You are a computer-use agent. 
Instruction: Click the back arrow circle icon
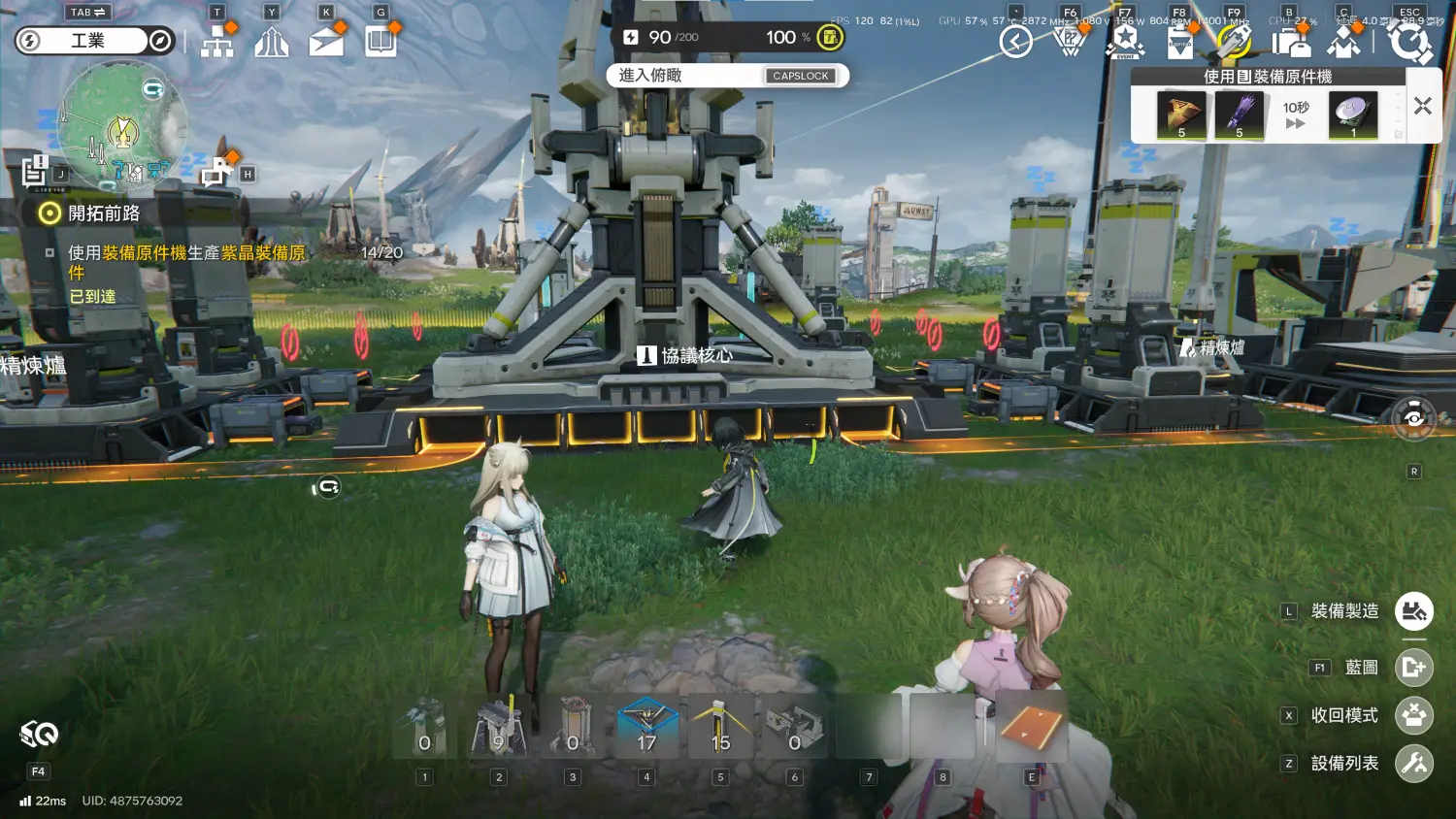1015,42
